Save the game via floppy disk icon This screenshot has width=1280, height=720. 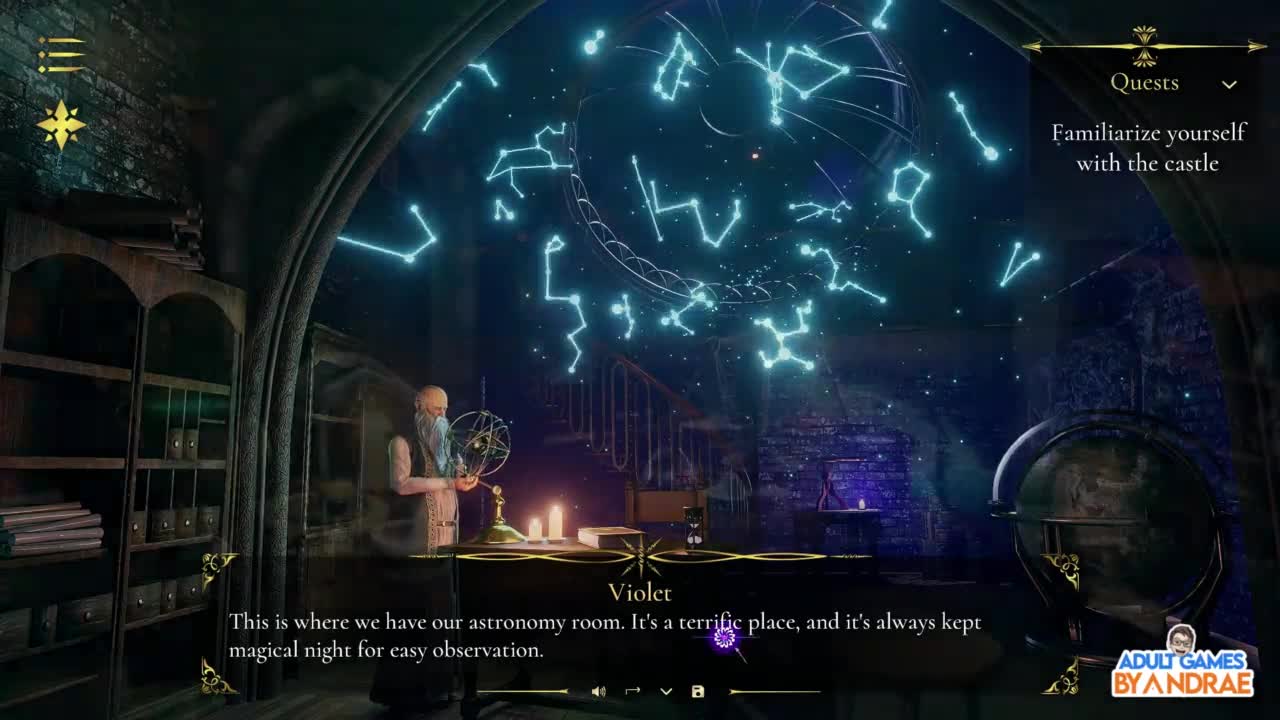[698, 691]
